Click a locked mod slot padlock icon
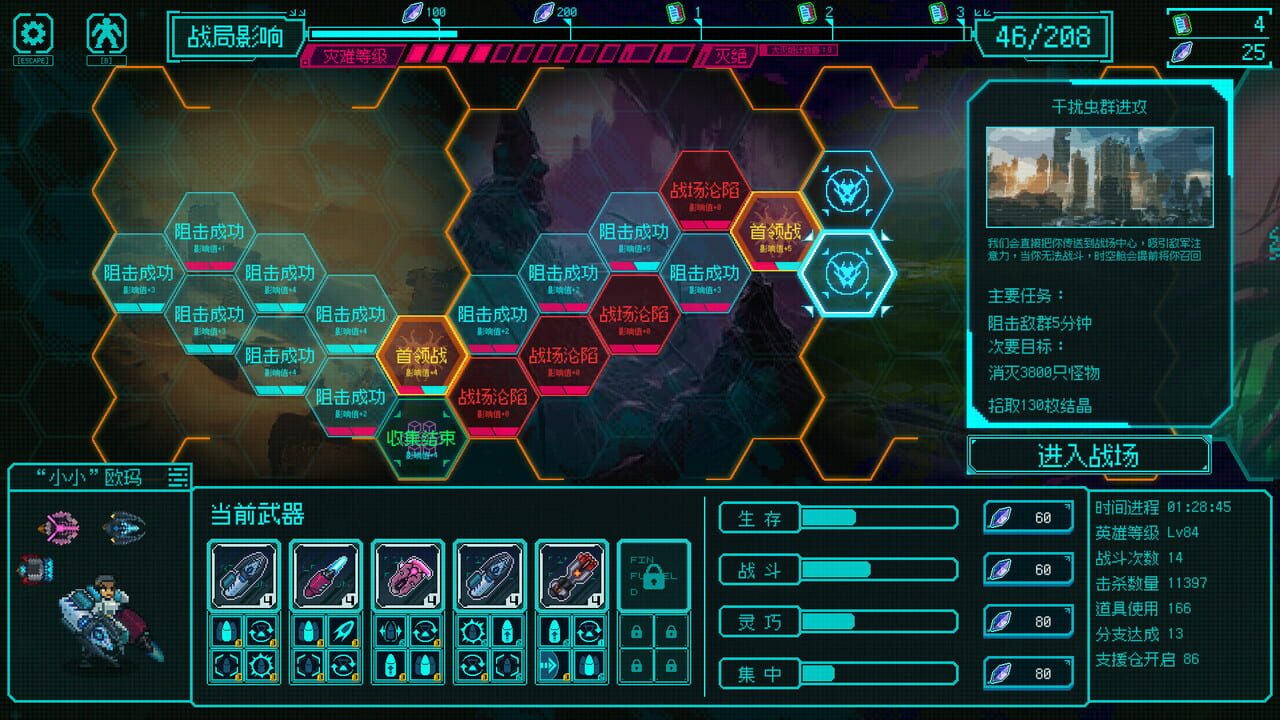Image resolution: width=1280 pixels, height=720 pixels. click(636, 632)
